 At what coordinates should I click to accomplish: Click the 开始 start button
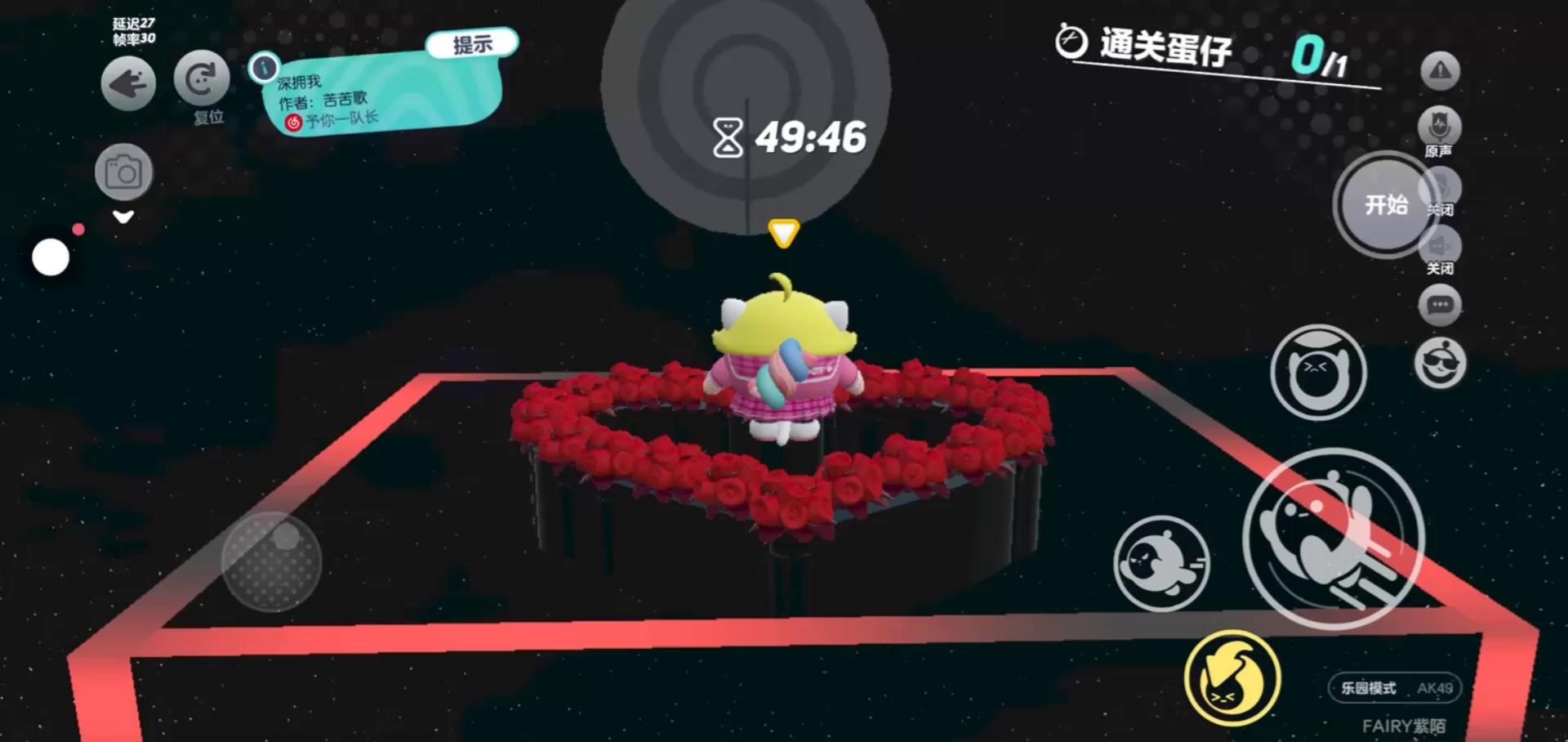pos(1385,204)
